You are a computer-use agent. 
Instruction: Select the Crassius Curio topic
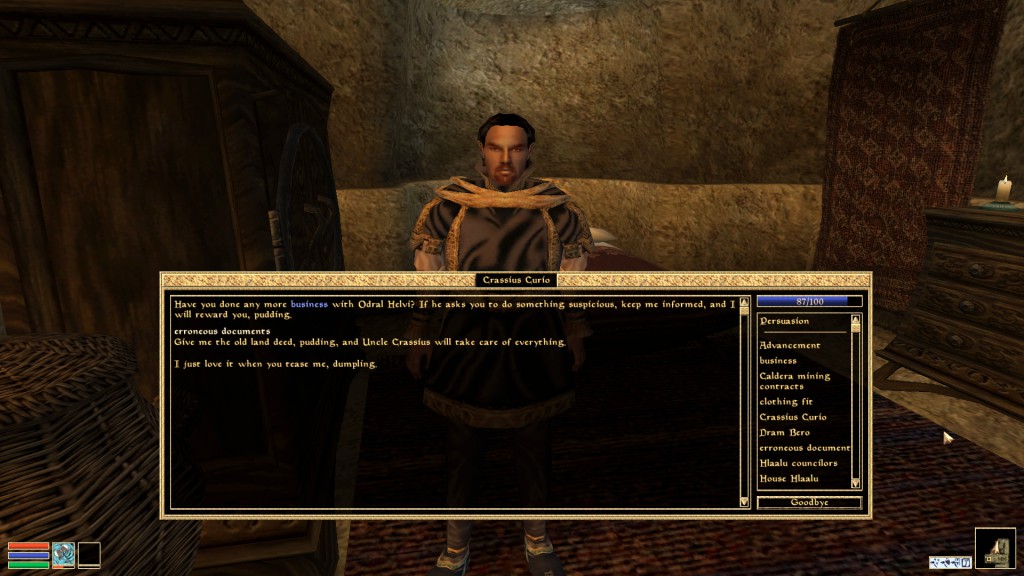pyautogui.click(x=792, y=417)
